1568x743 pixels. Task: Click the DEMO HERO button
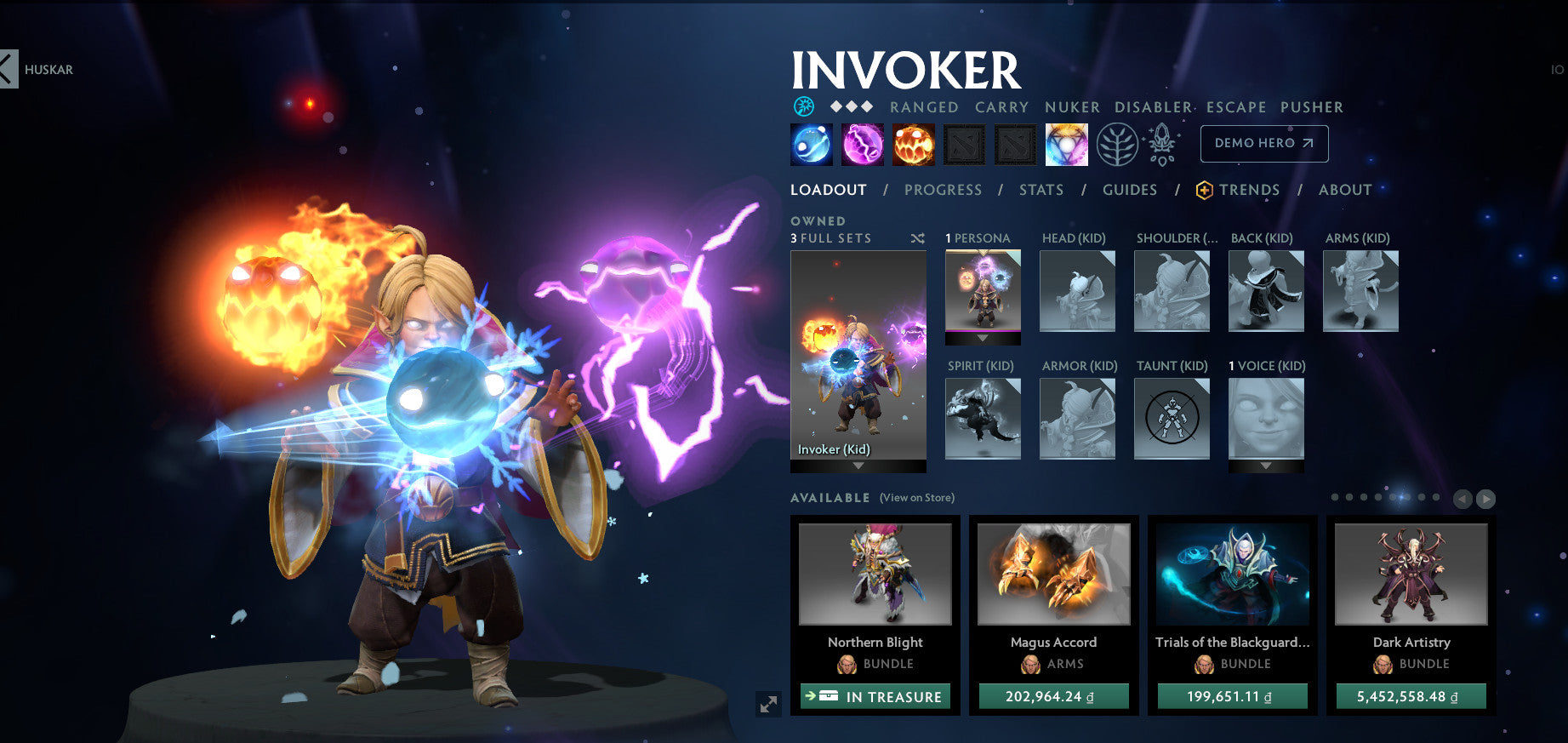point(1263,143)
